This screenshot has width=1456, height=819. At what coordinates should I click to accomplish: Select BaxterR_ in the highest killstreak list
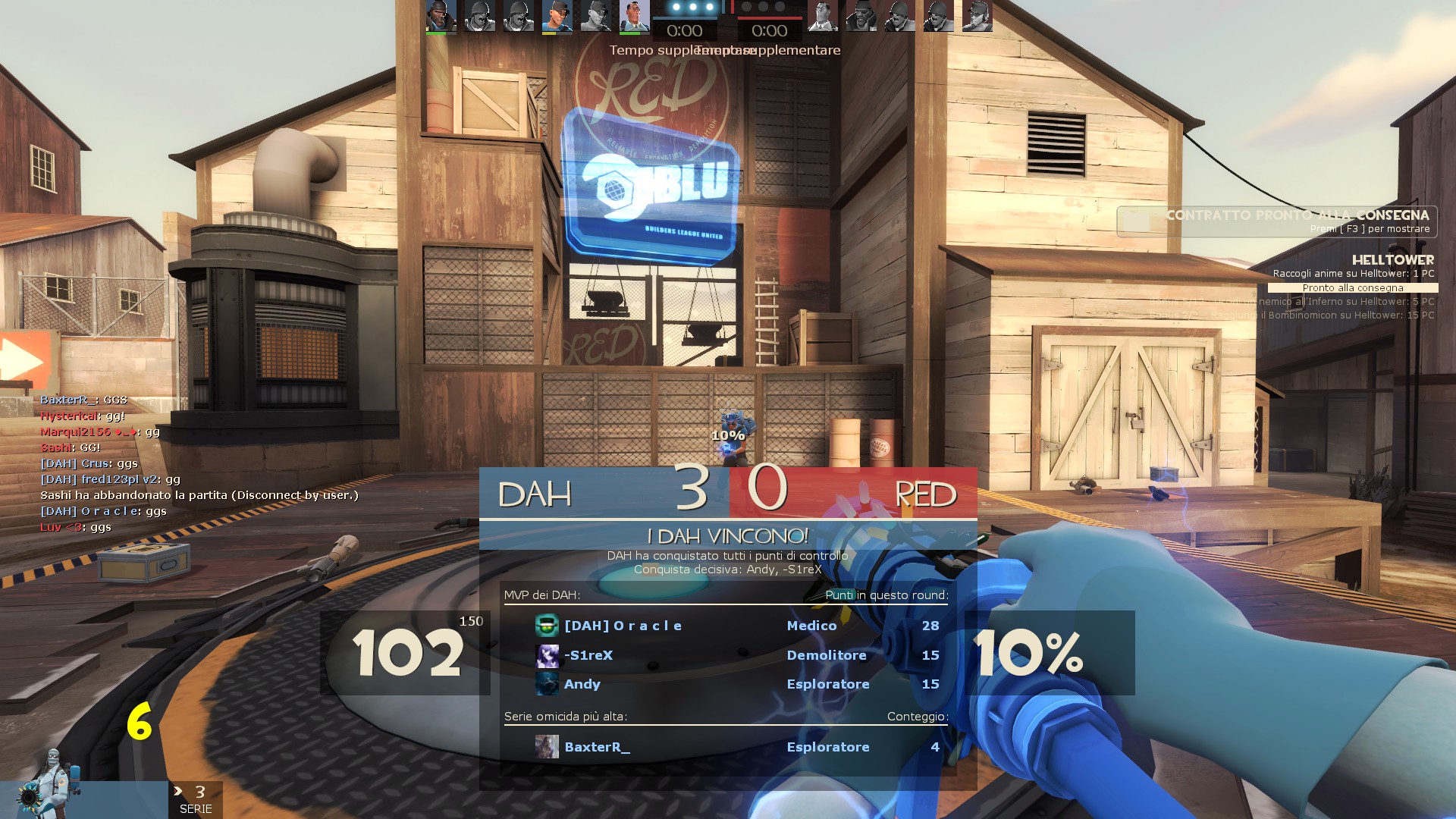pyautogui.click(x=597, y=747)
